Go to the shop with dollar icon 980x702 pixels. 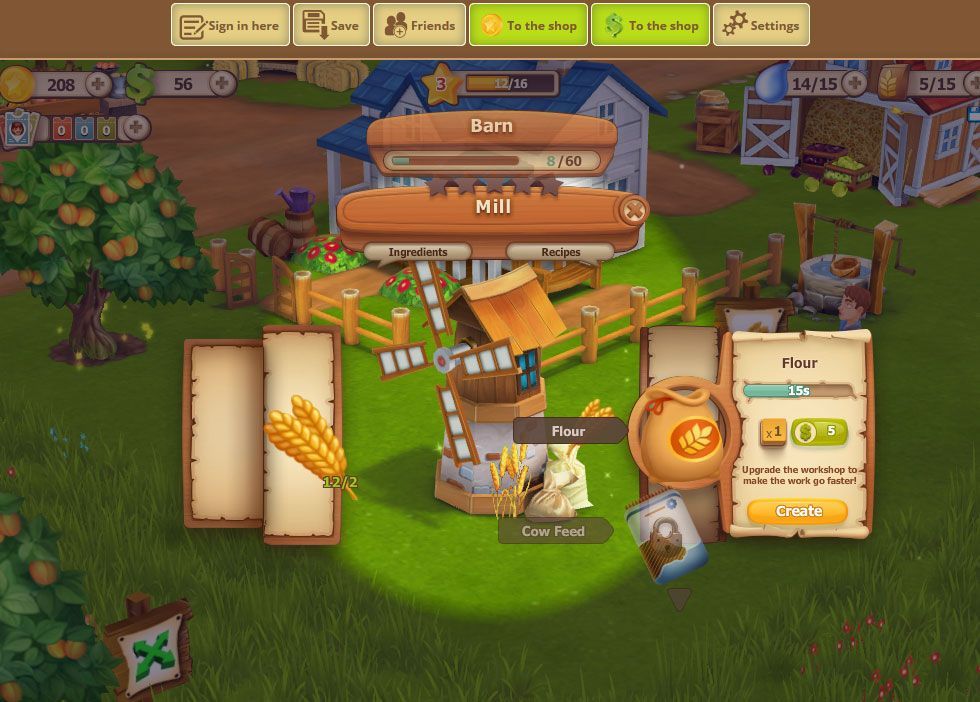651,25
